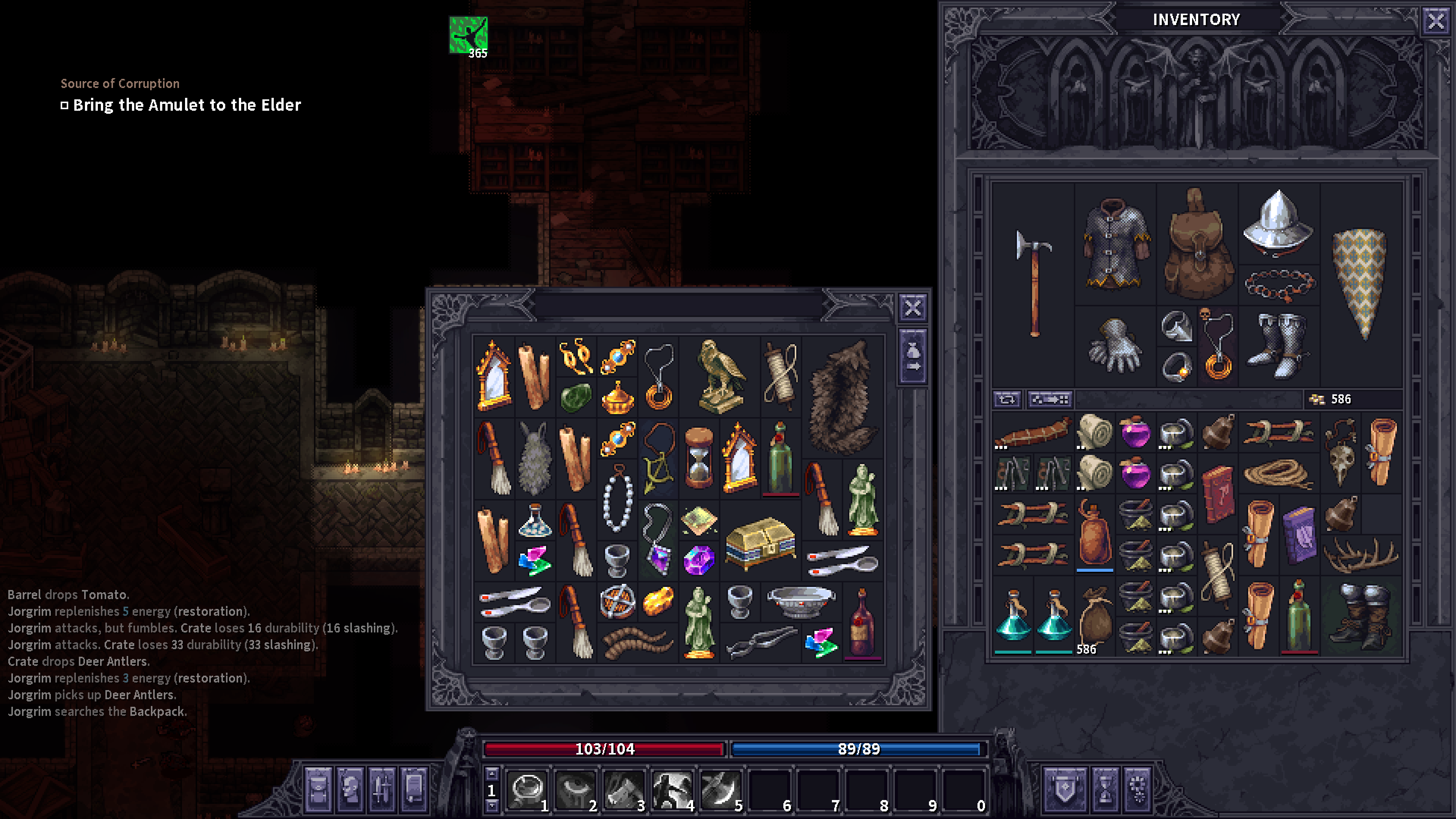
Task: Pick up the dark fur pelt
Action: point(843,395)
